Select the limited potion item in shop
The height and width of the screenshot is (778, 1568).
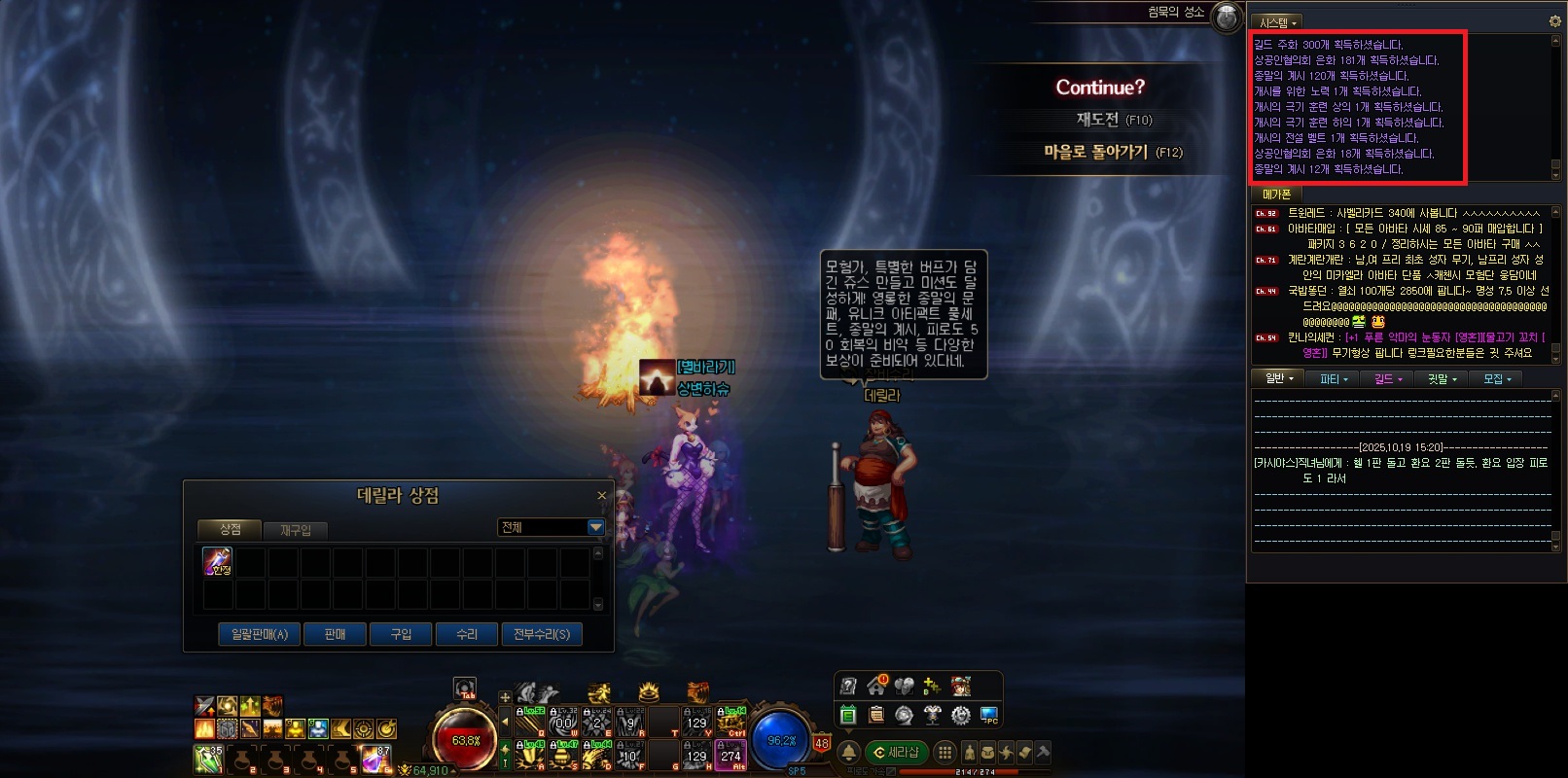217,561
